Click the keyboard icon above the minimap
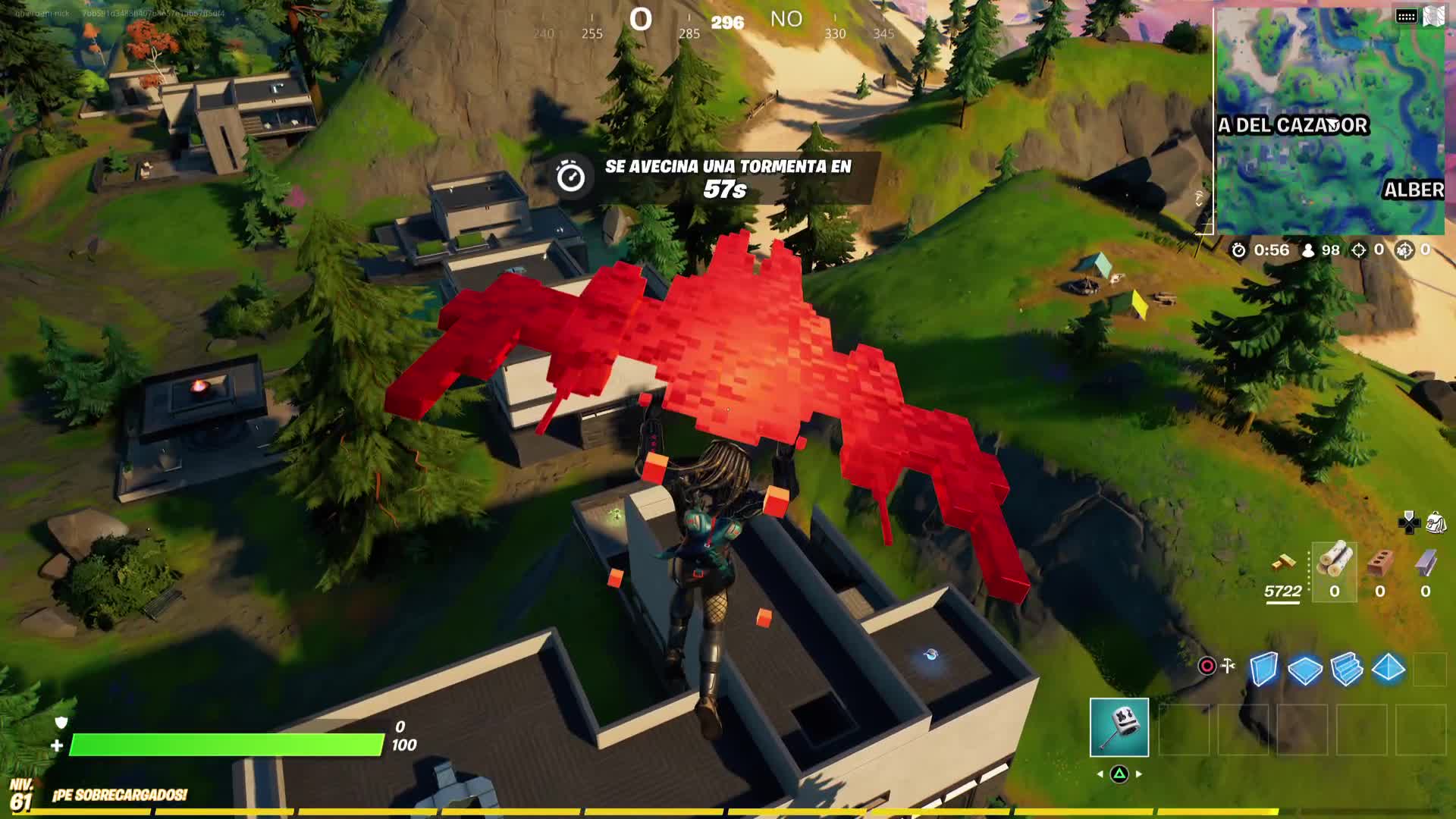This screenshot has height=819, width=1456. (1406, 17)
